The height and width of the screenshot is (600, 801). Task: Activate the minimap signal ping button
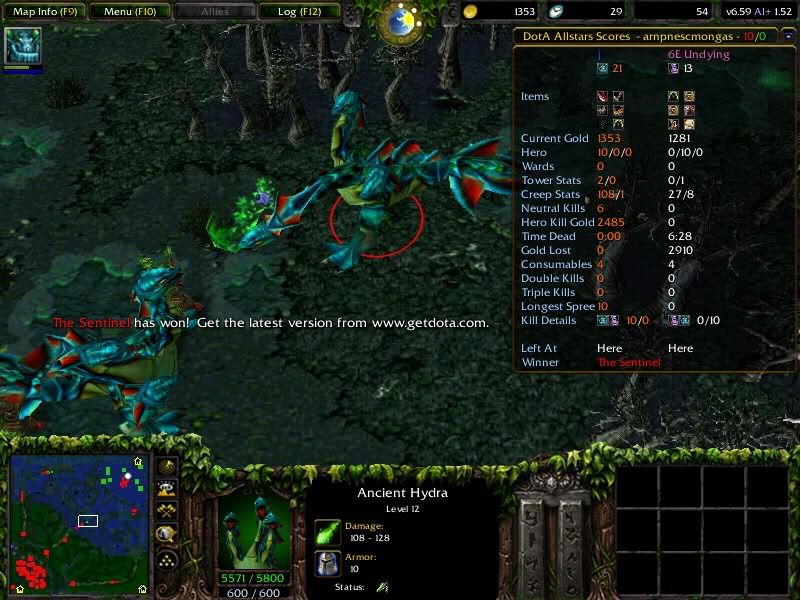coord(167,467)
